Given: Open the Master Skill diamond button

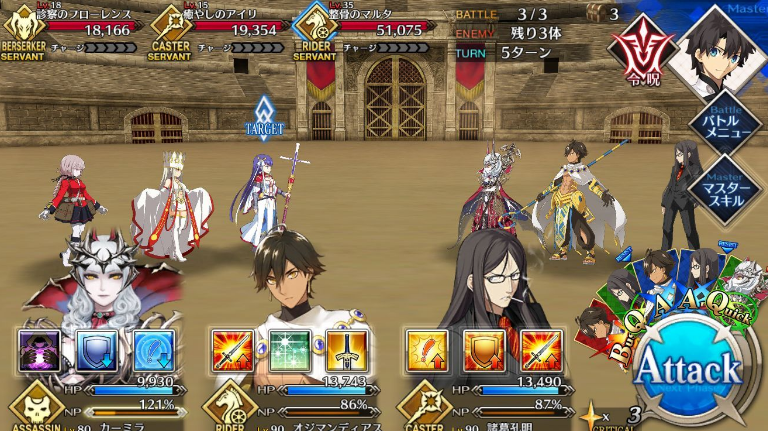Looking at the screenshot, I should [739, 184].
